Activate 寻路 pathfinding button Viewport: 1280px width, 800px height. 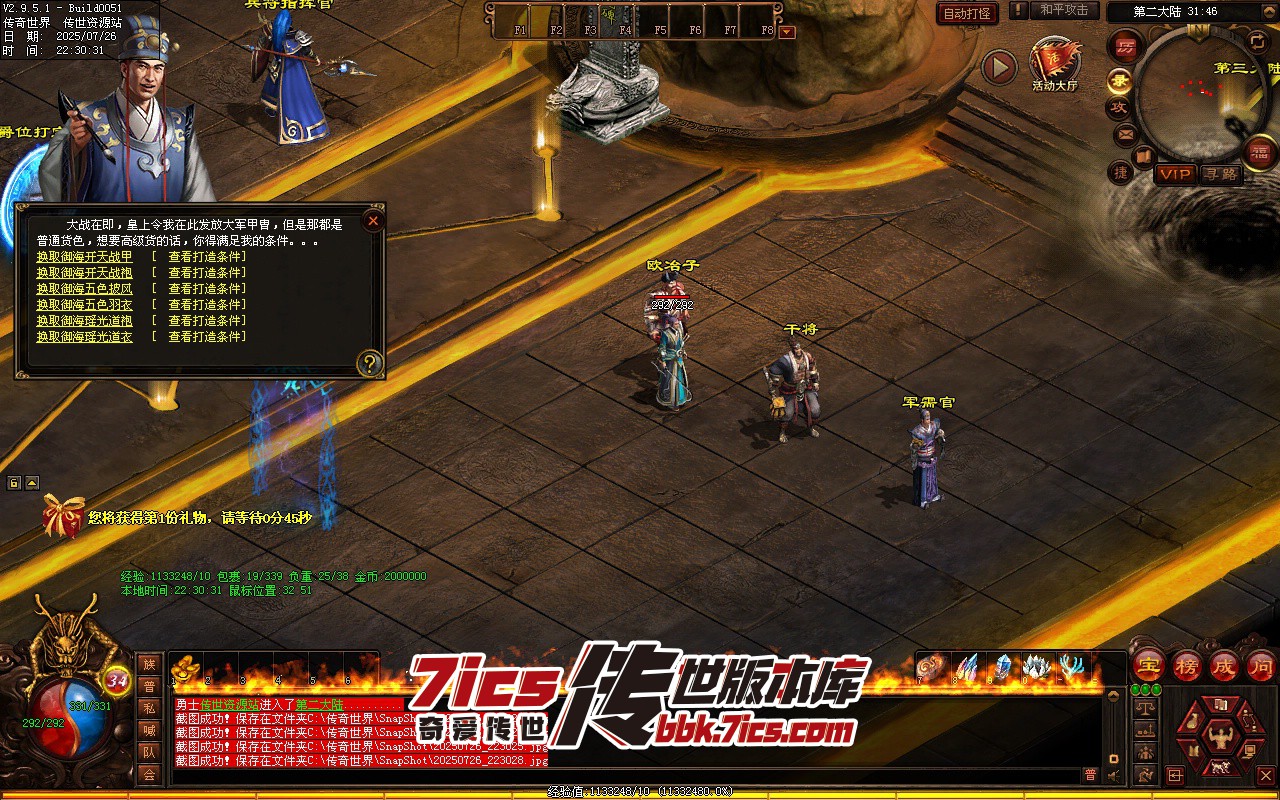pyautogui.click(x=1220, y=174)
